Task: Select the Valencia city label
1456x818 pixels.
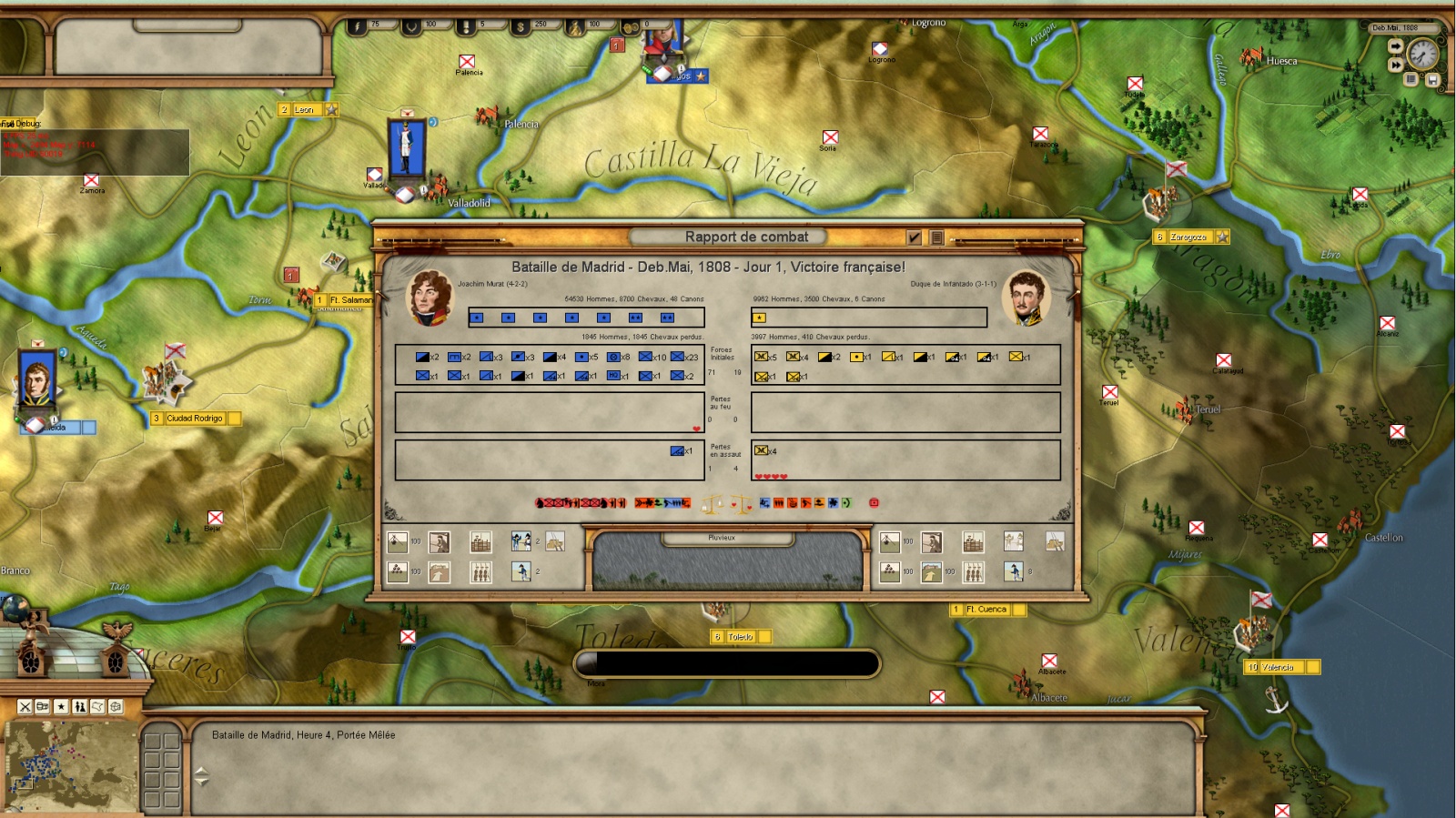Action: point(1278,668)
